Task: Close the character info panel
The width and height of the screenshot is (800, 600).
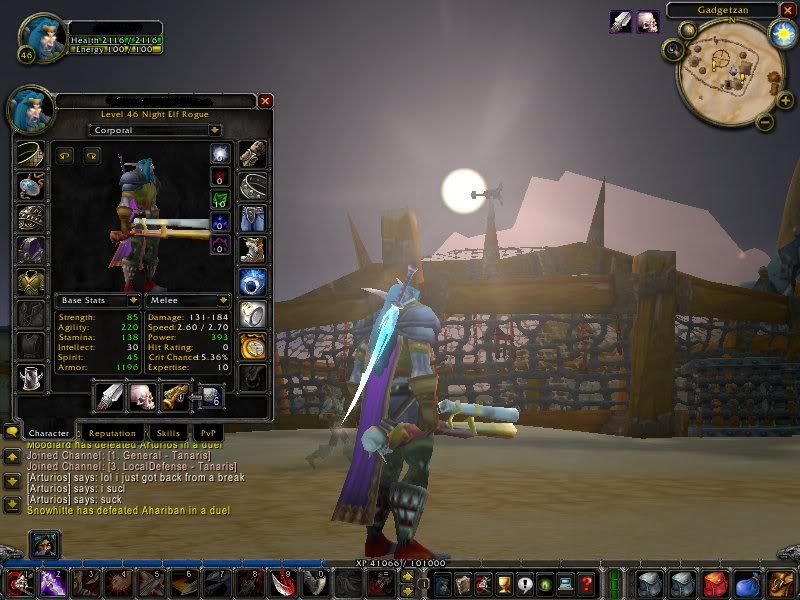Action: tap(265, 101)
